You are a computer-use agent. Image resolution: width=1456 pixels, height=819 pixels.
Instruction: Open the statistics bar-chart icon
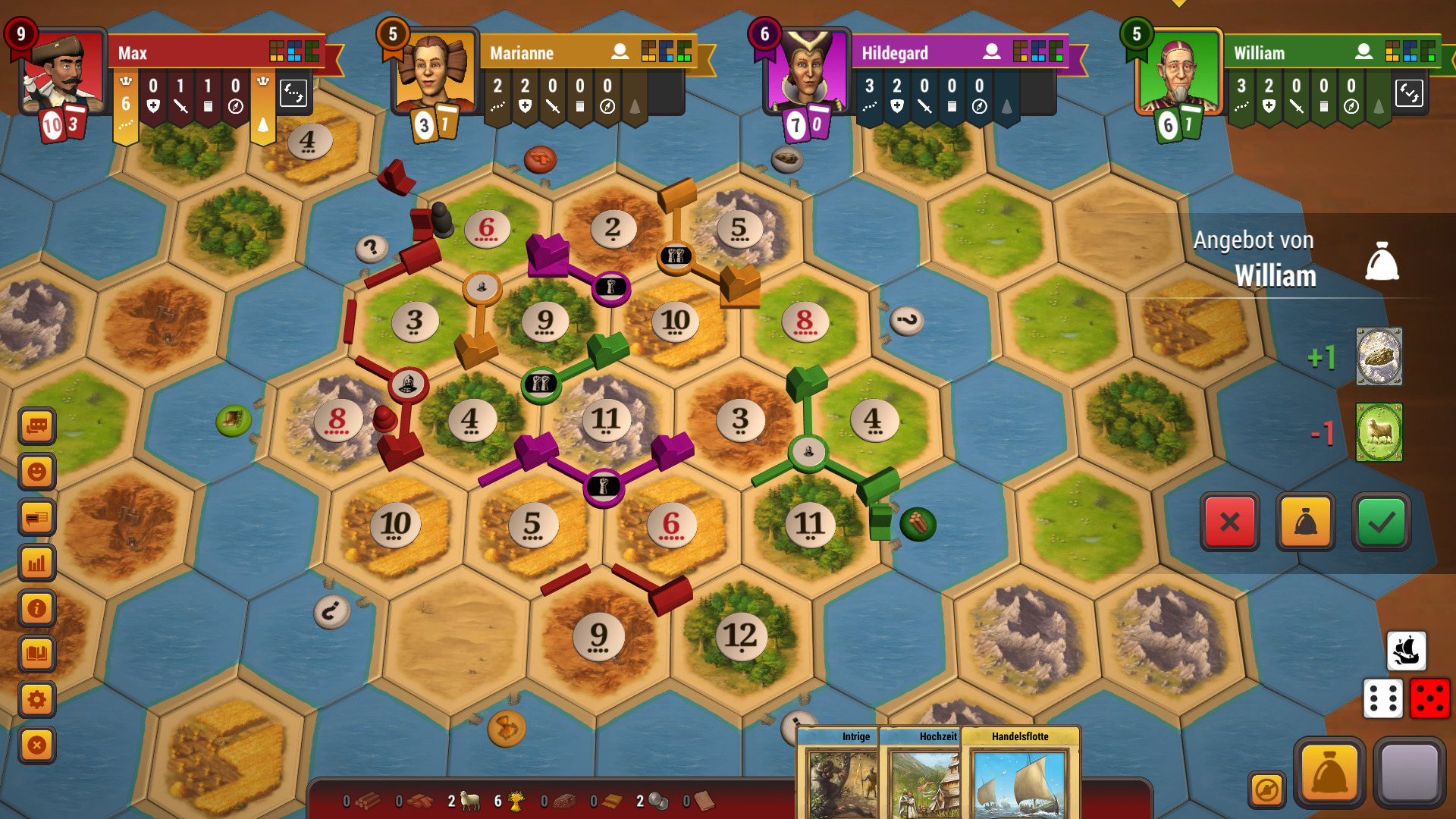(36, 563)
